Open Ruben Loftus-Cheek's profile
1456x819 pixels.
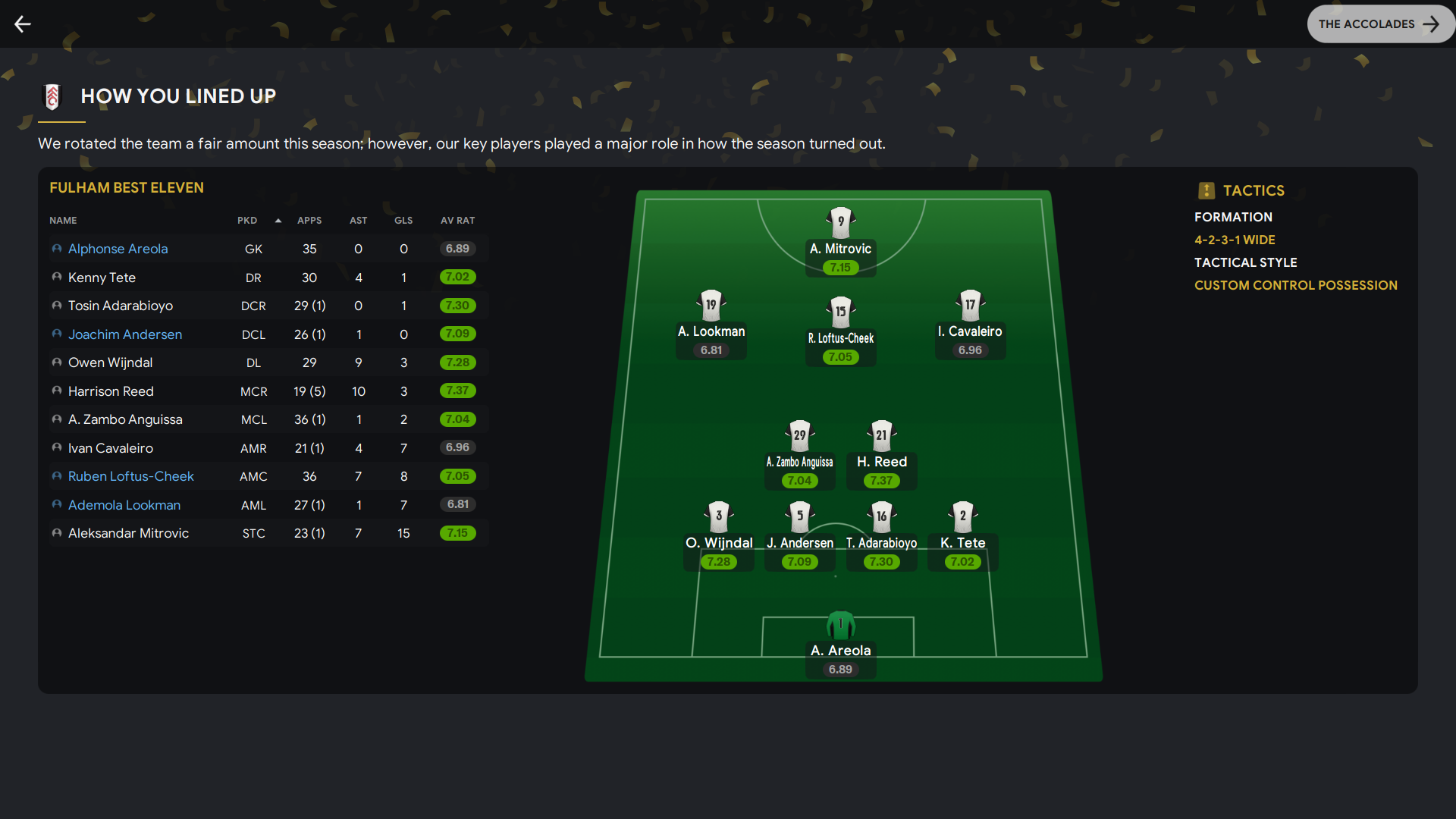click(130, 476)
